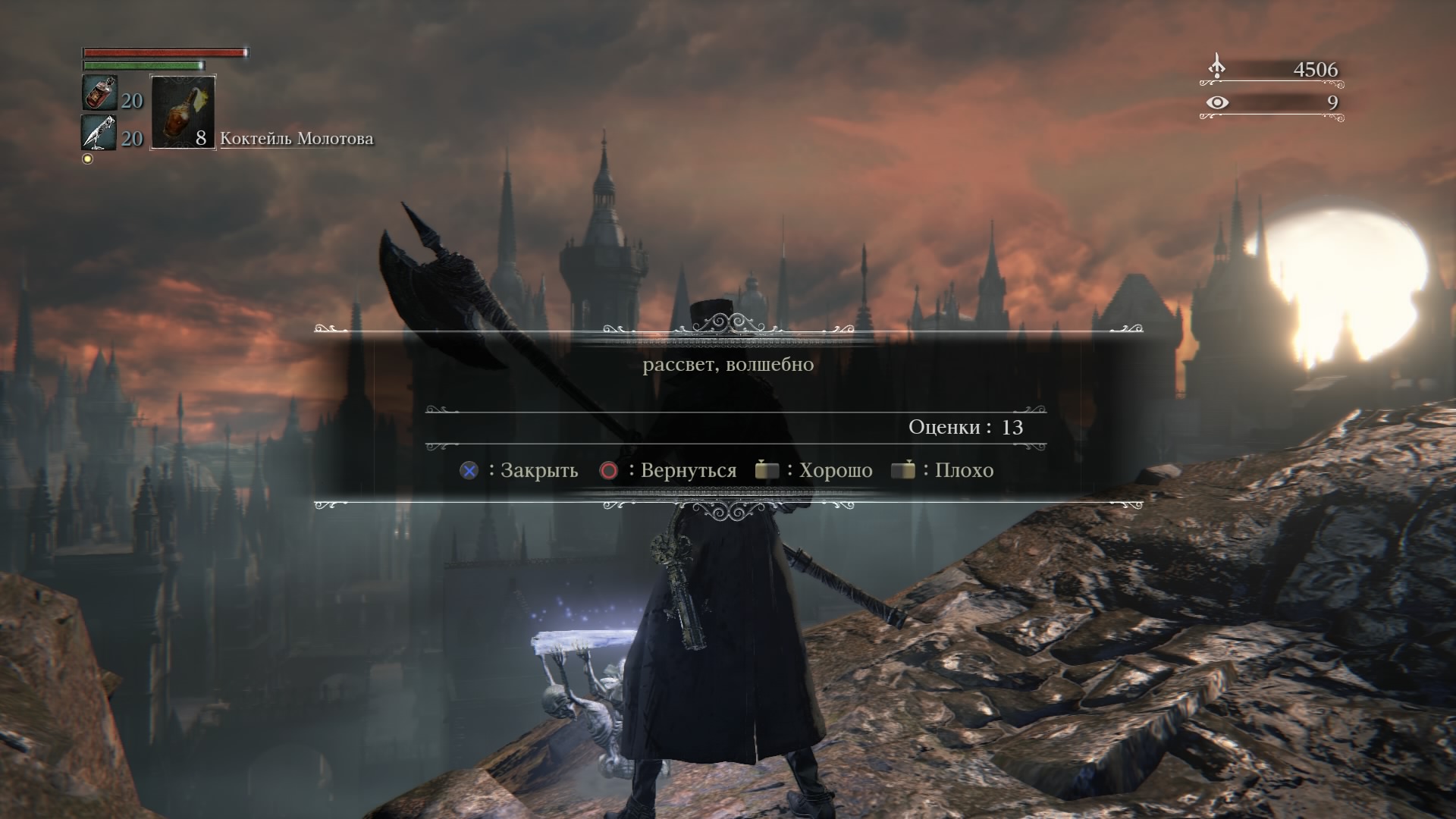Select the Blood Vial icon
The height and width of the screenshot is (819, 1456).
coord(99,94)
